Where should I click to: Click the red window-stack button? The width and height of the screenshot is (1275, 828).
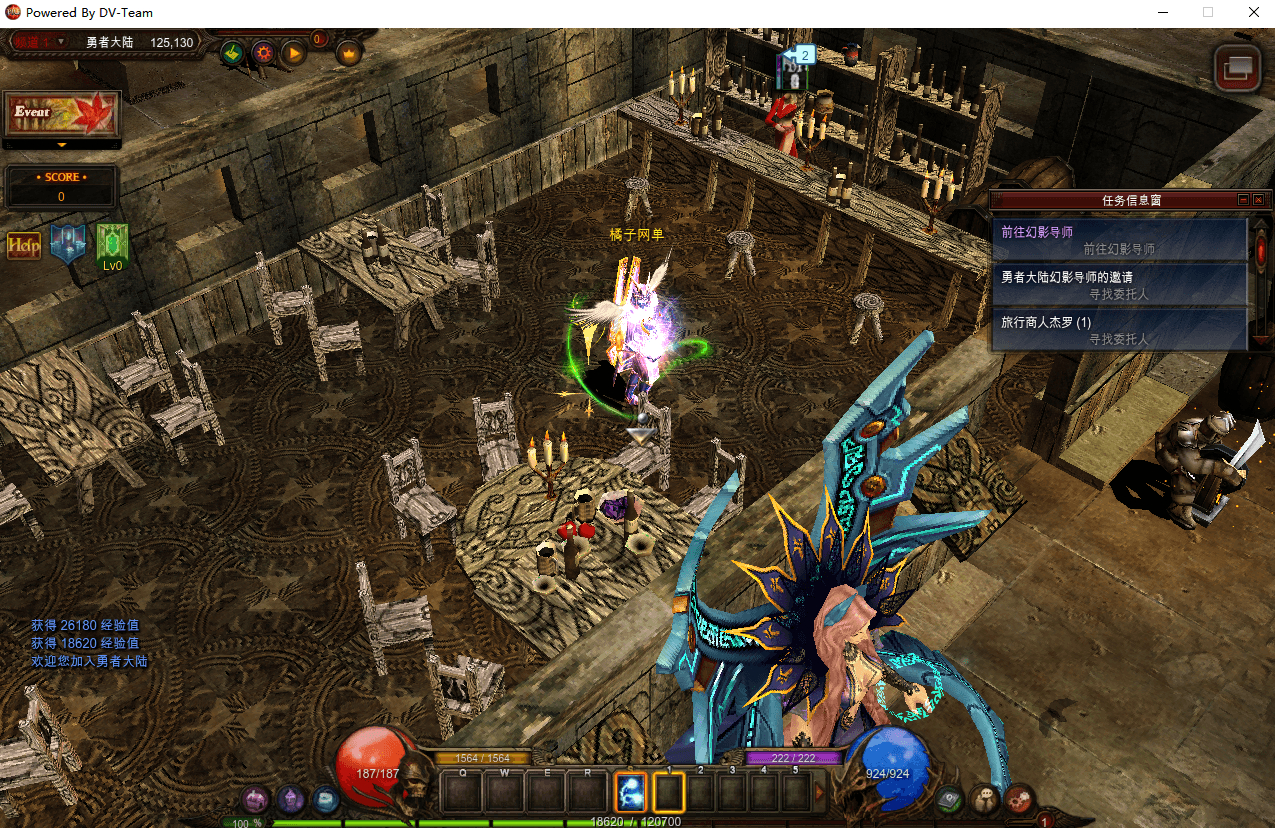click(1237, 68)
